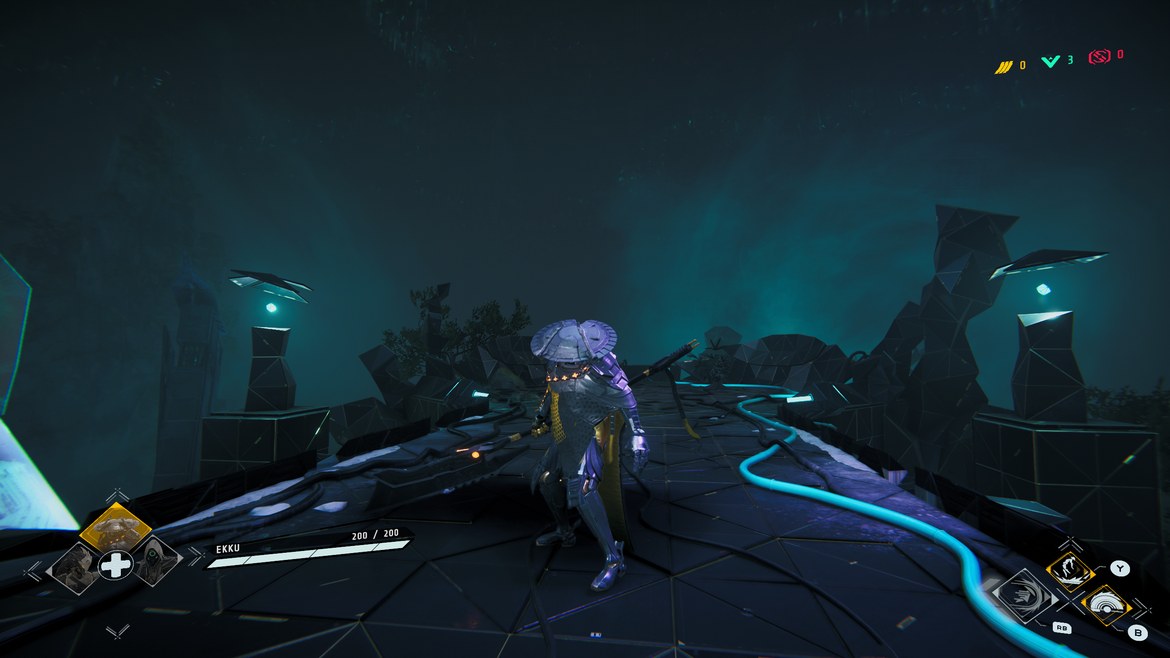Click the red hexagon resource icon
Viewport: 1170px width, 658px height.
click(x=1099, y=57)
